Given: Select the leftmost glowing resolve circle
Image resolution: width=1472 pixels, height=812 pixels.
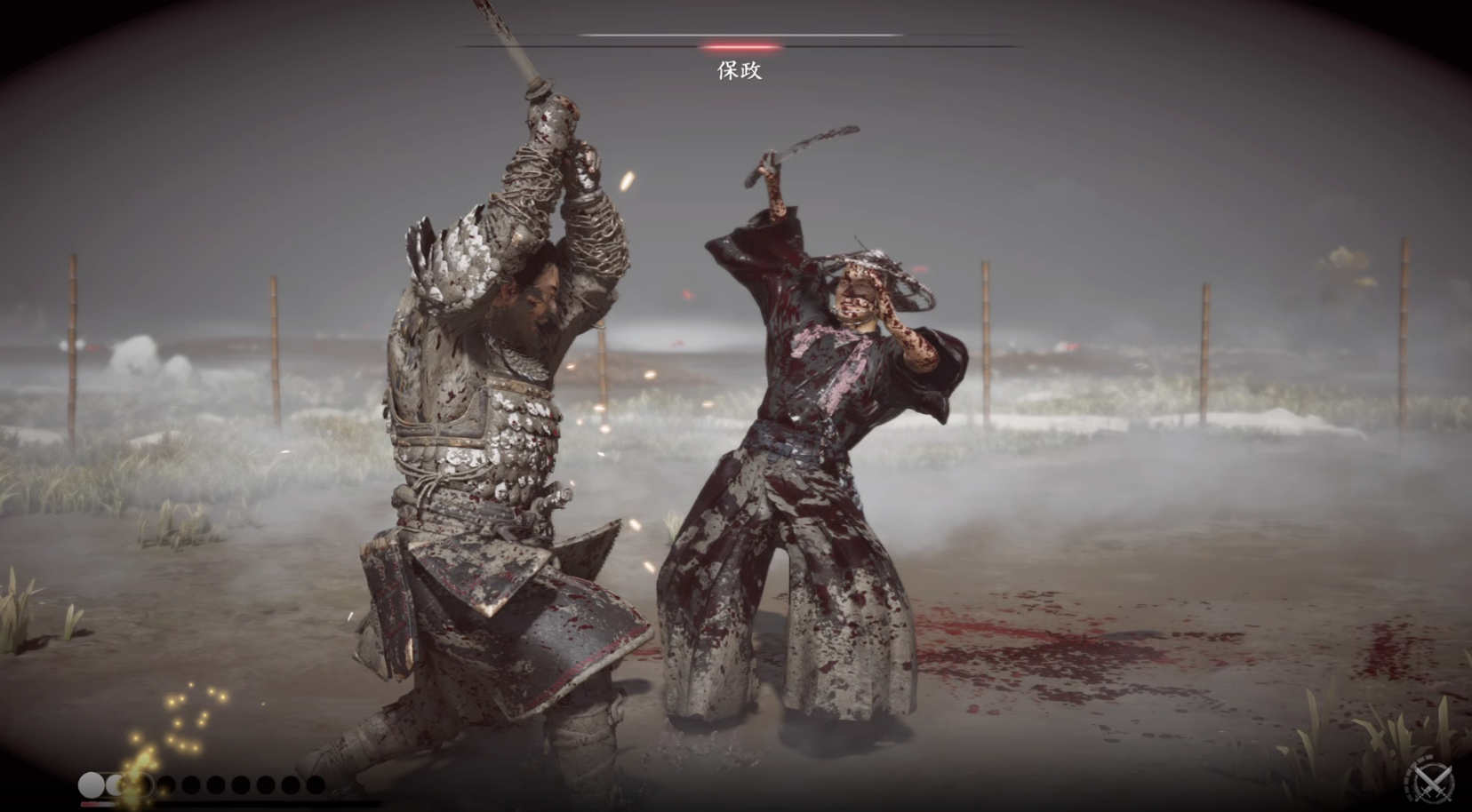Looking at the screenshot, I should (x=90, y=784).
